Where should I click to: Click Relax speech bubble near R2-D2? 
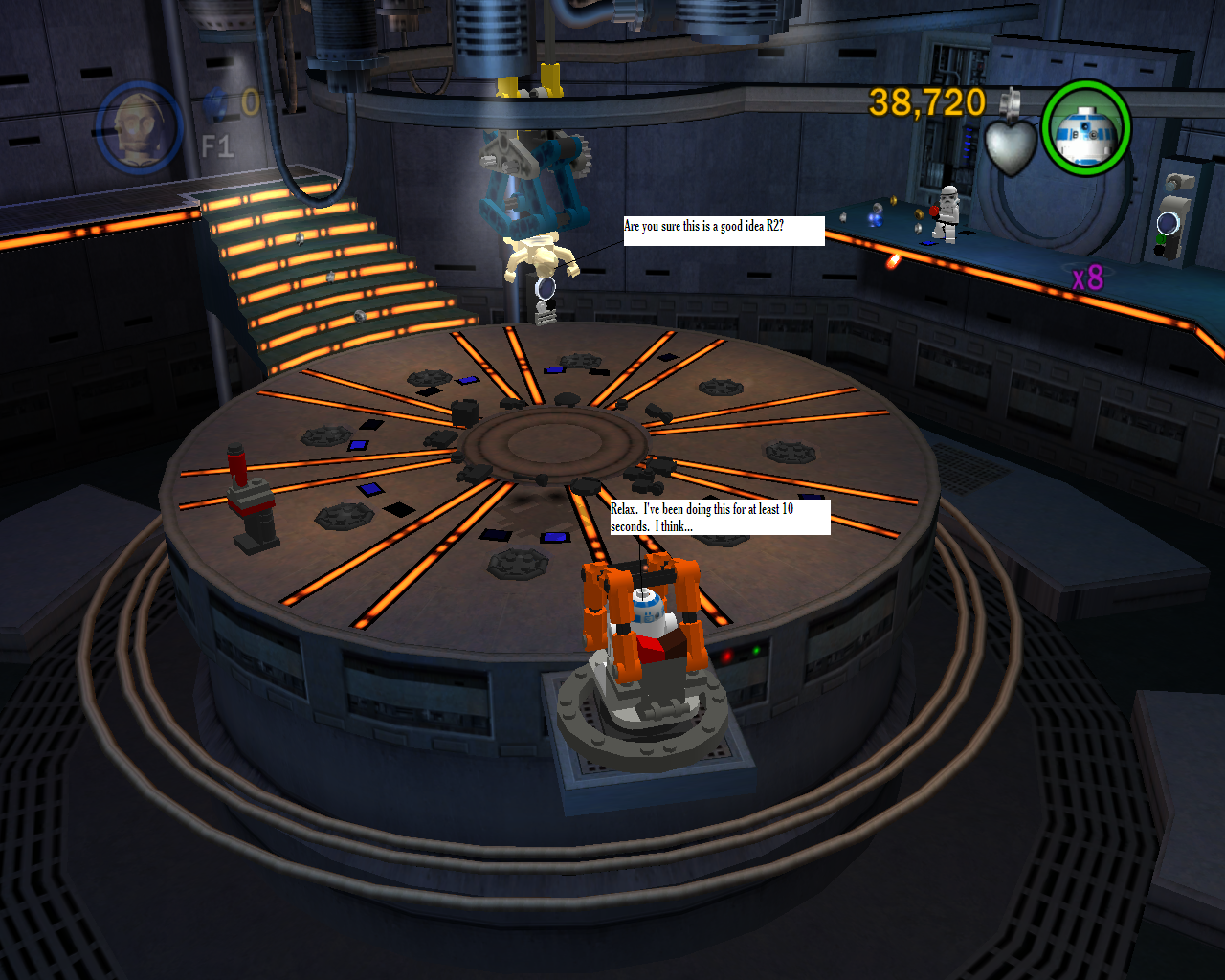(719, 518)
